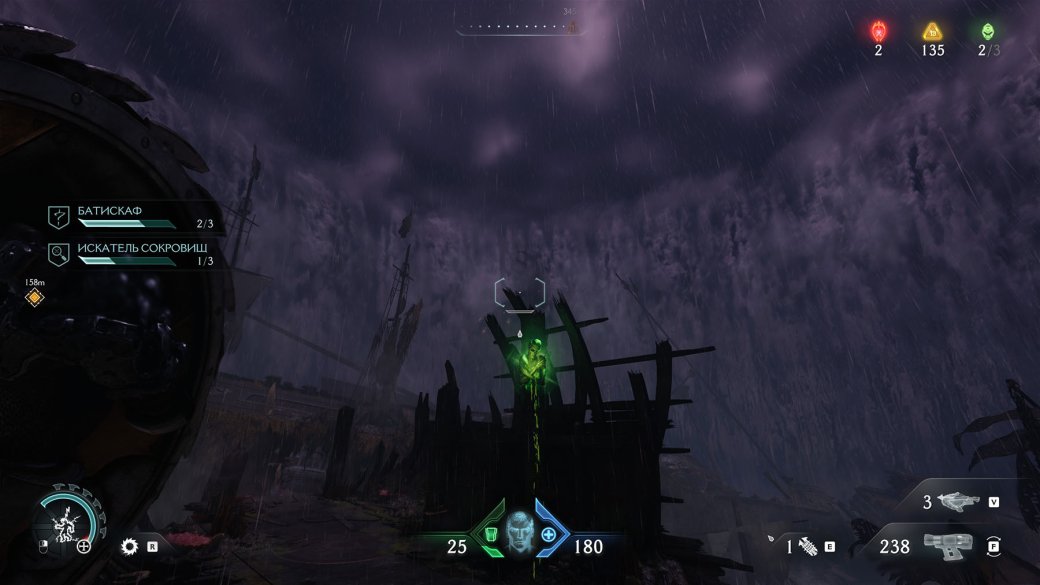Switch to the crossbow weapon slot
This screenshot has width=1040, height=585.
pyautogui.click(x=957, y=502)
